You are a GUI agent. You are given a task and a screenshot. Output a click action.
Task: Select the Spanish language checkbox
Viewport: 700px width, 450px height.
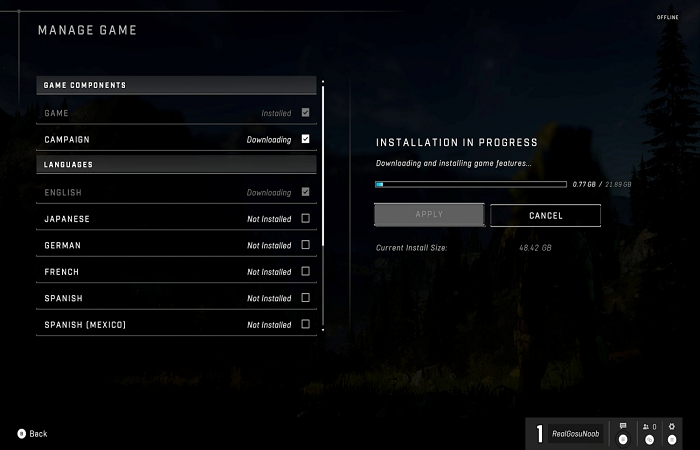point(305,298)
